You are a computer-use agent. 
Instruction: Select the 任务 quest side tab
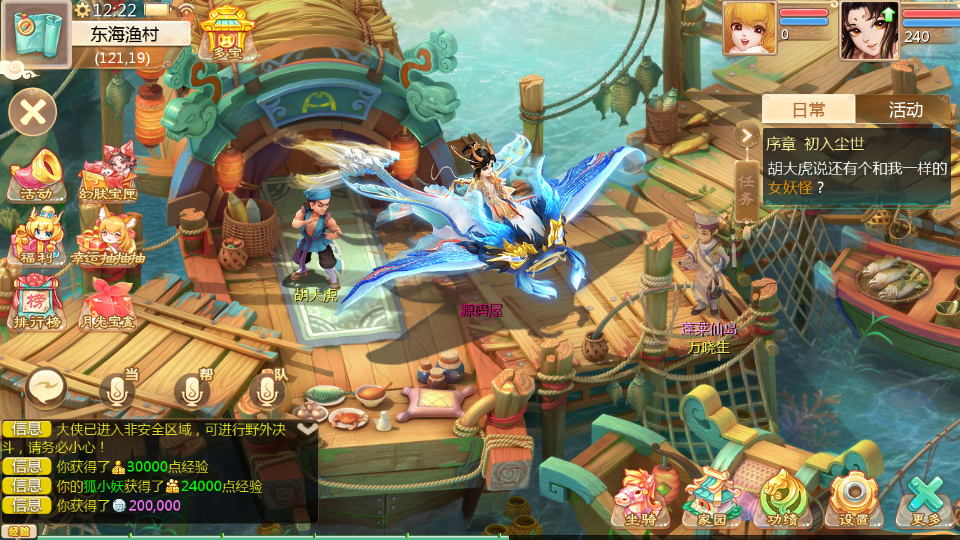tap(746, 190)
